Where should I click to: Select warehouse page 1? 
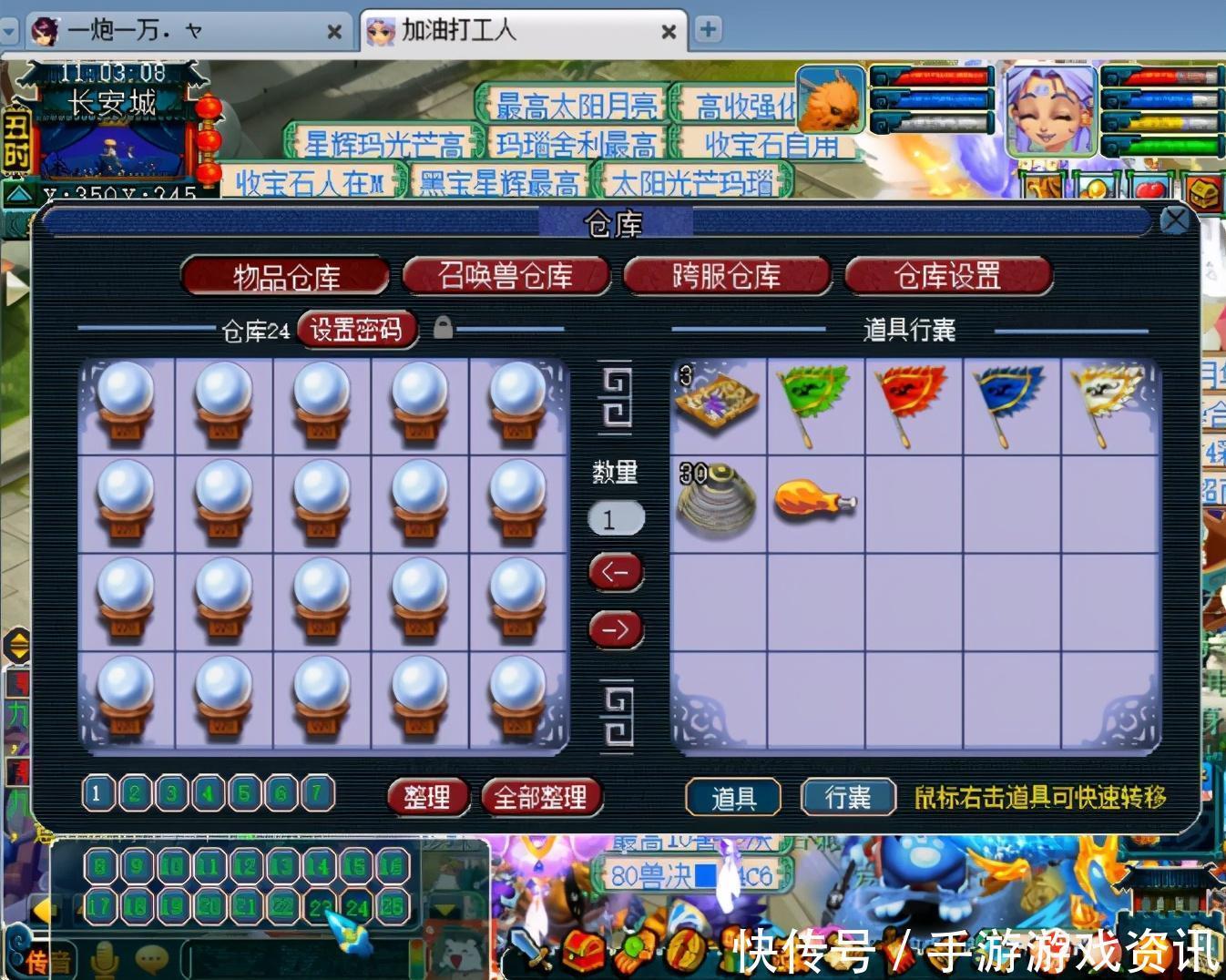tap(97, 794)
